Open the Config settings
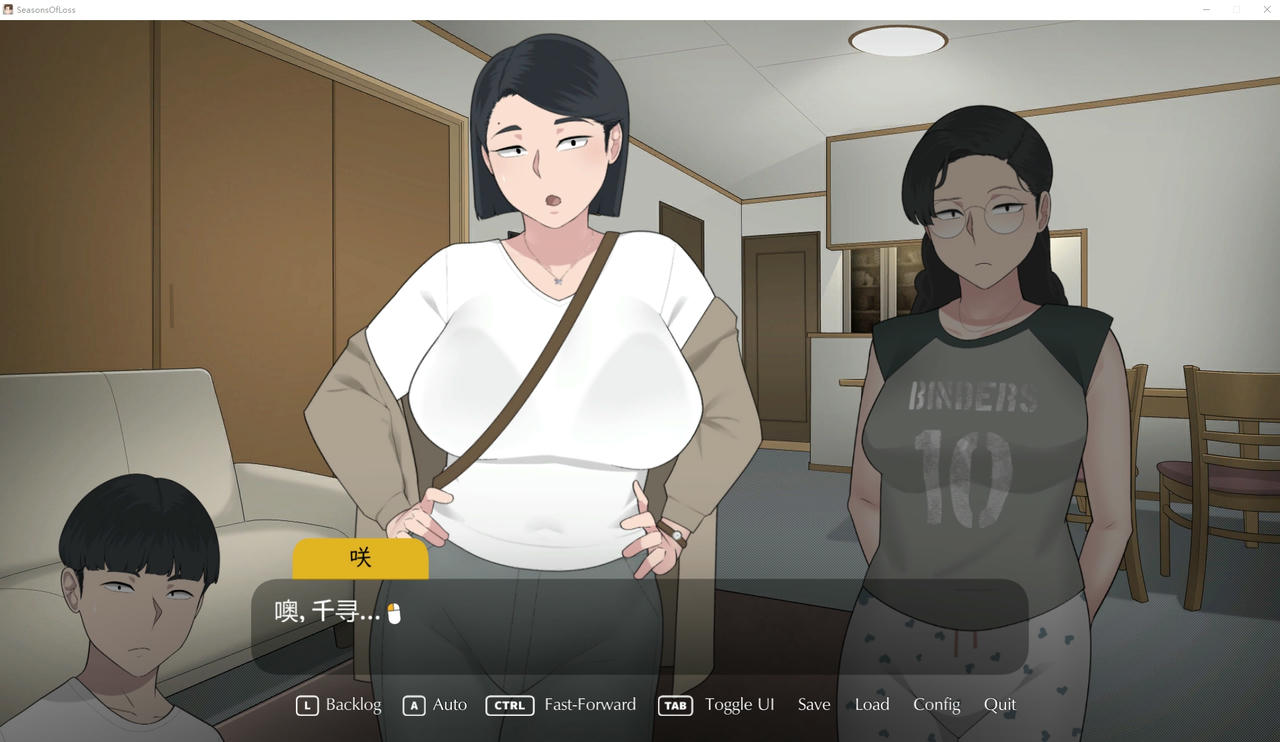Image resolution: width=1280 pixels, height=742 pixels. (x=936, y=705)
